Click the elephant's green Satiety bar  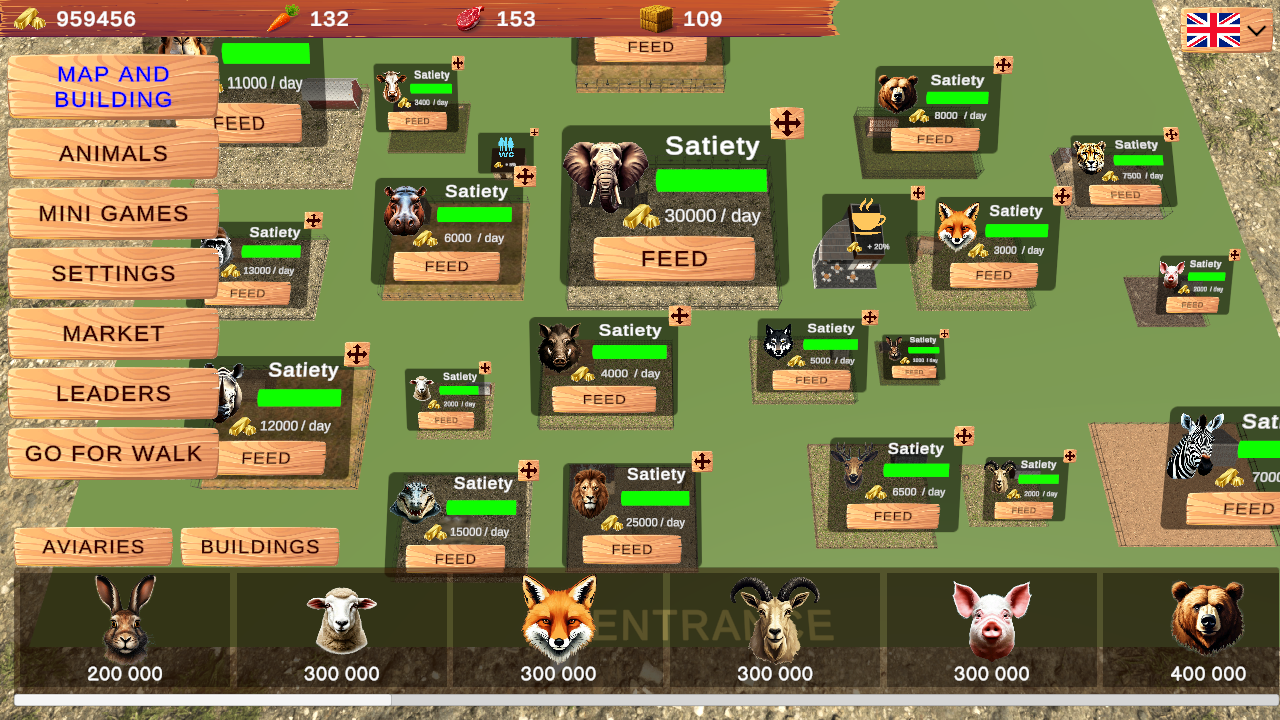[x=712, y=180]
